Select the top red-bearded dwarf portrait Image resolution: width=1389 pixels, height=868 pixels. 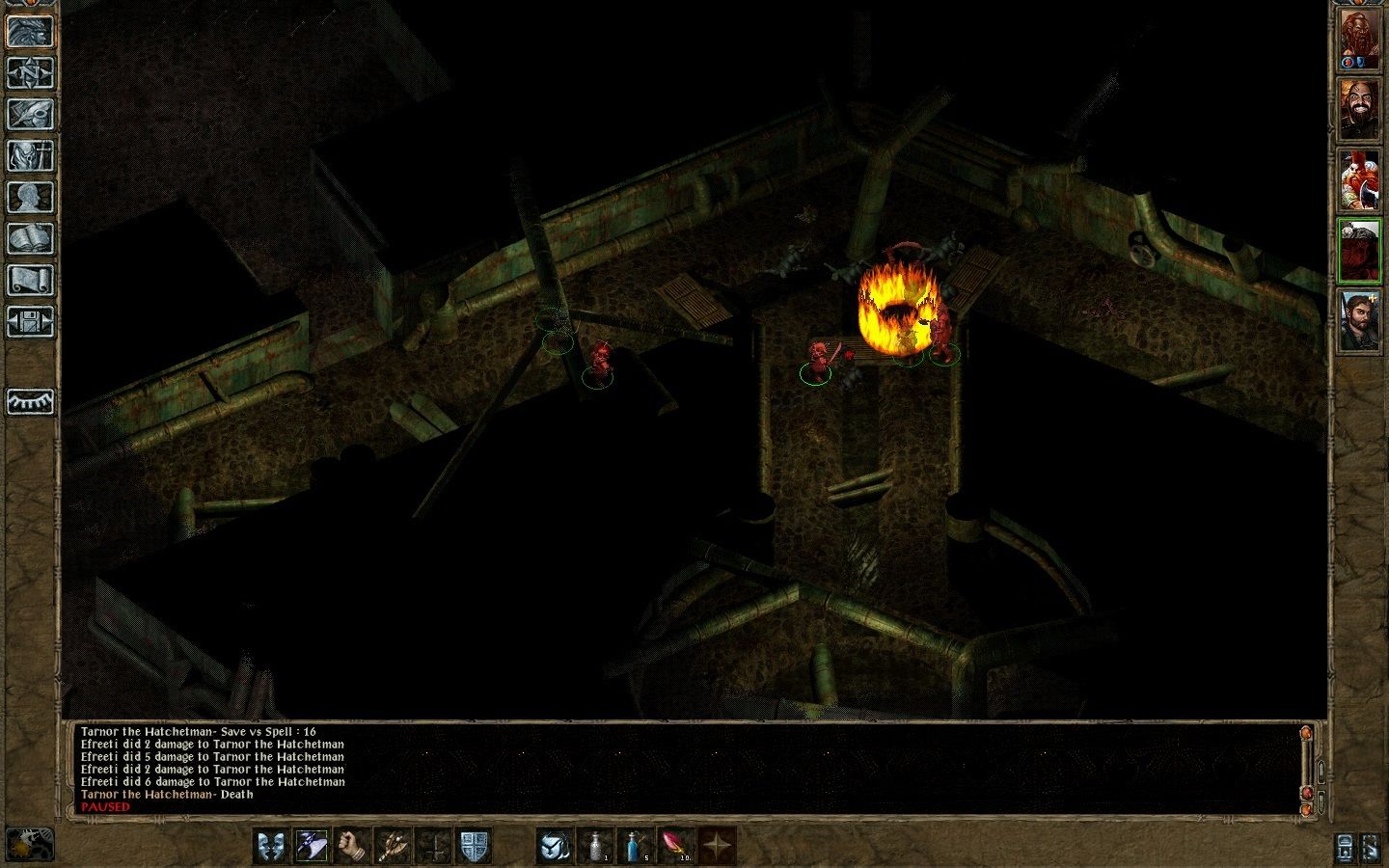pyautogui.click(x=1358, y=41)
